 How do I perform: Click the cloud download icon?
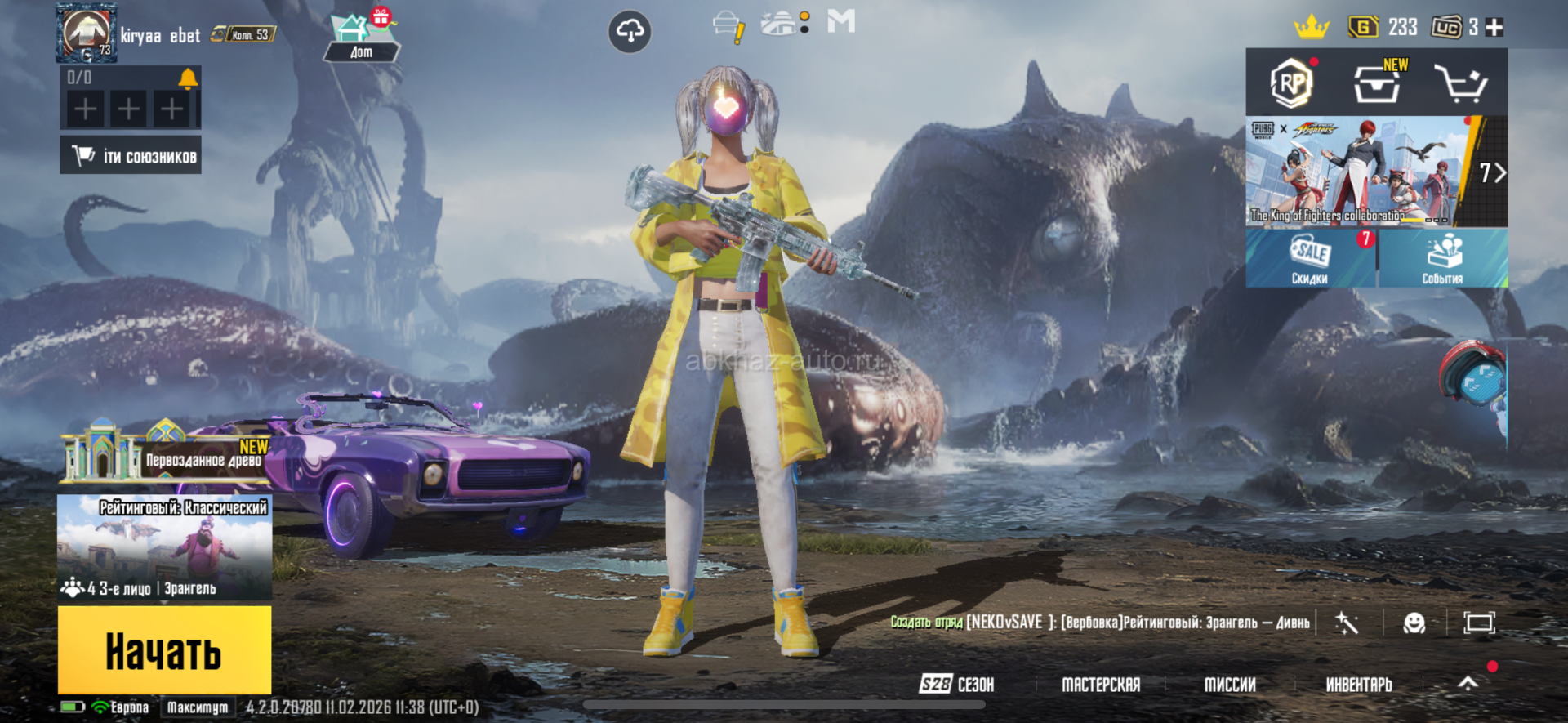click(x=630, y=32)
